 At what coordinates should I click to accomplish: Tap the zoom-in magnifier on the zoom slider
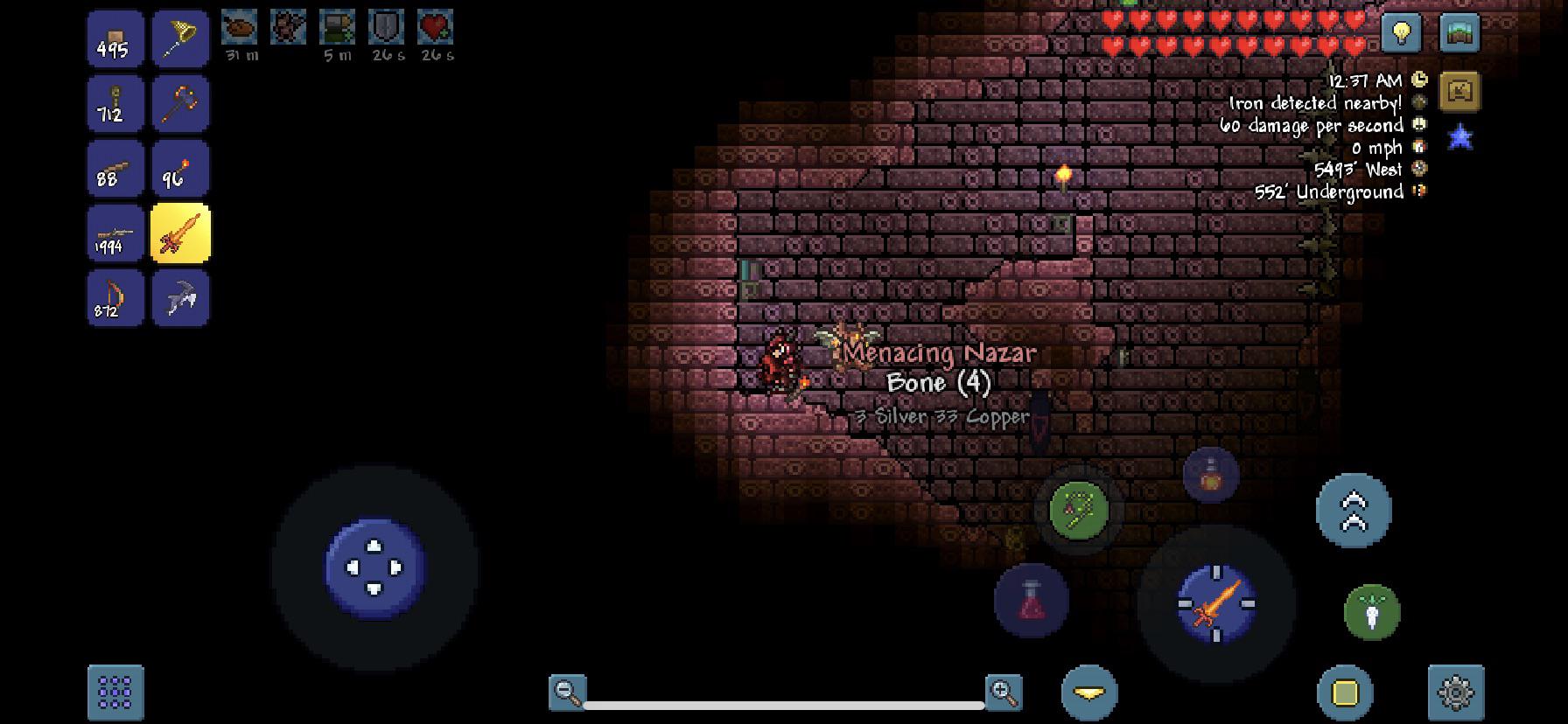pyautogui.click(x=1003, y=691)
